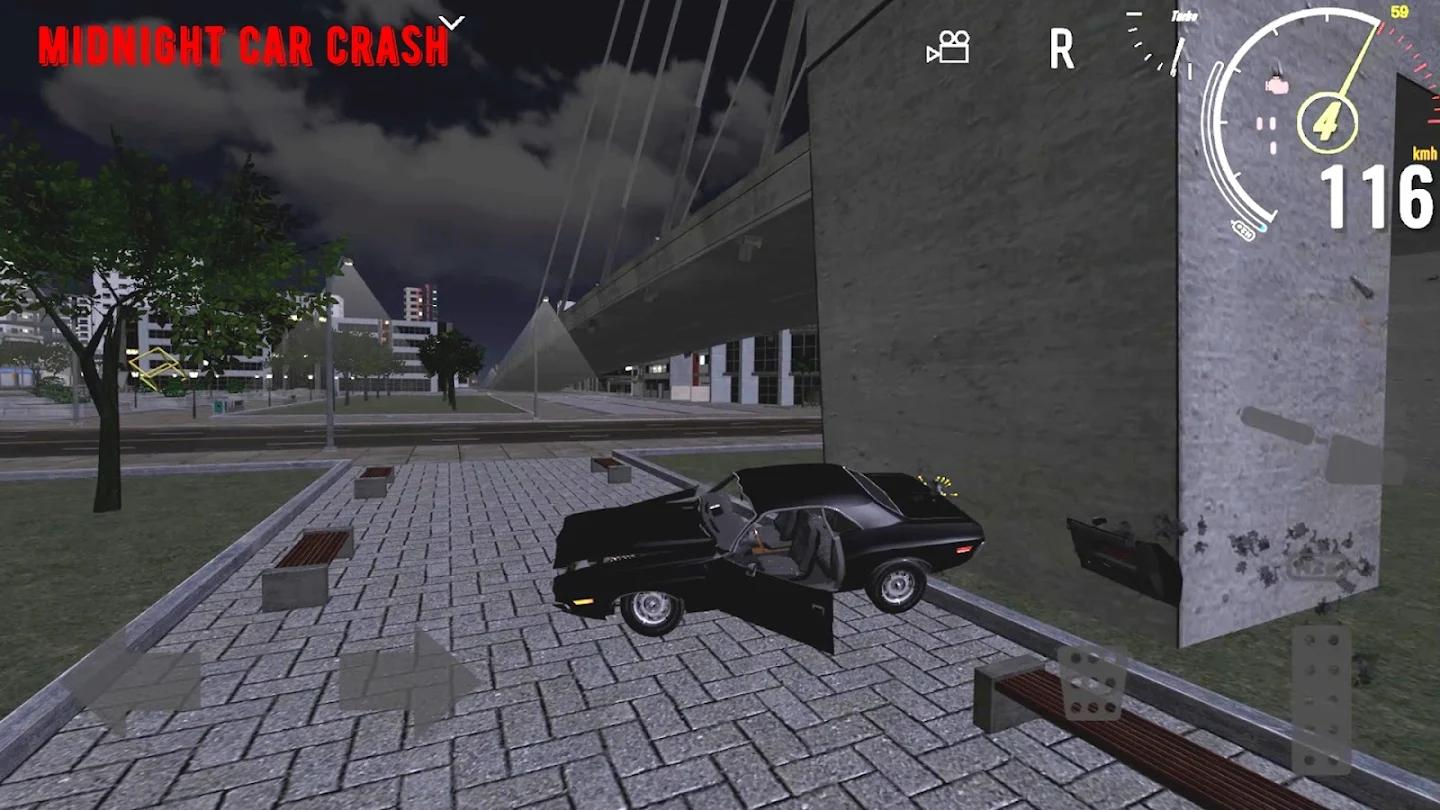
Task: Steer right with the right arrow
Action: (x=408, y=682)
